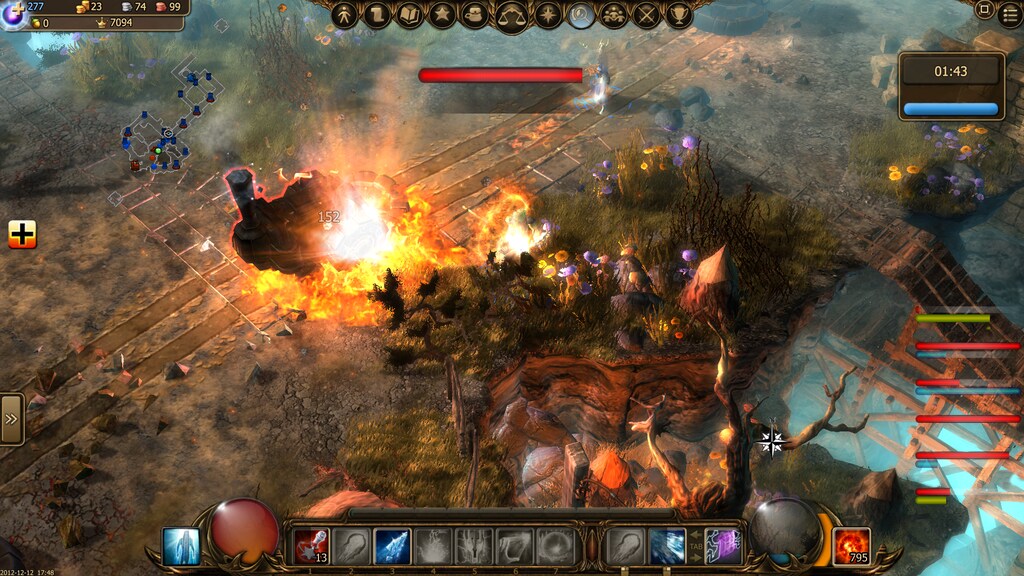Open the treasure chest icon
Viewport: 1024px width, 576px height.
(476, 14)
